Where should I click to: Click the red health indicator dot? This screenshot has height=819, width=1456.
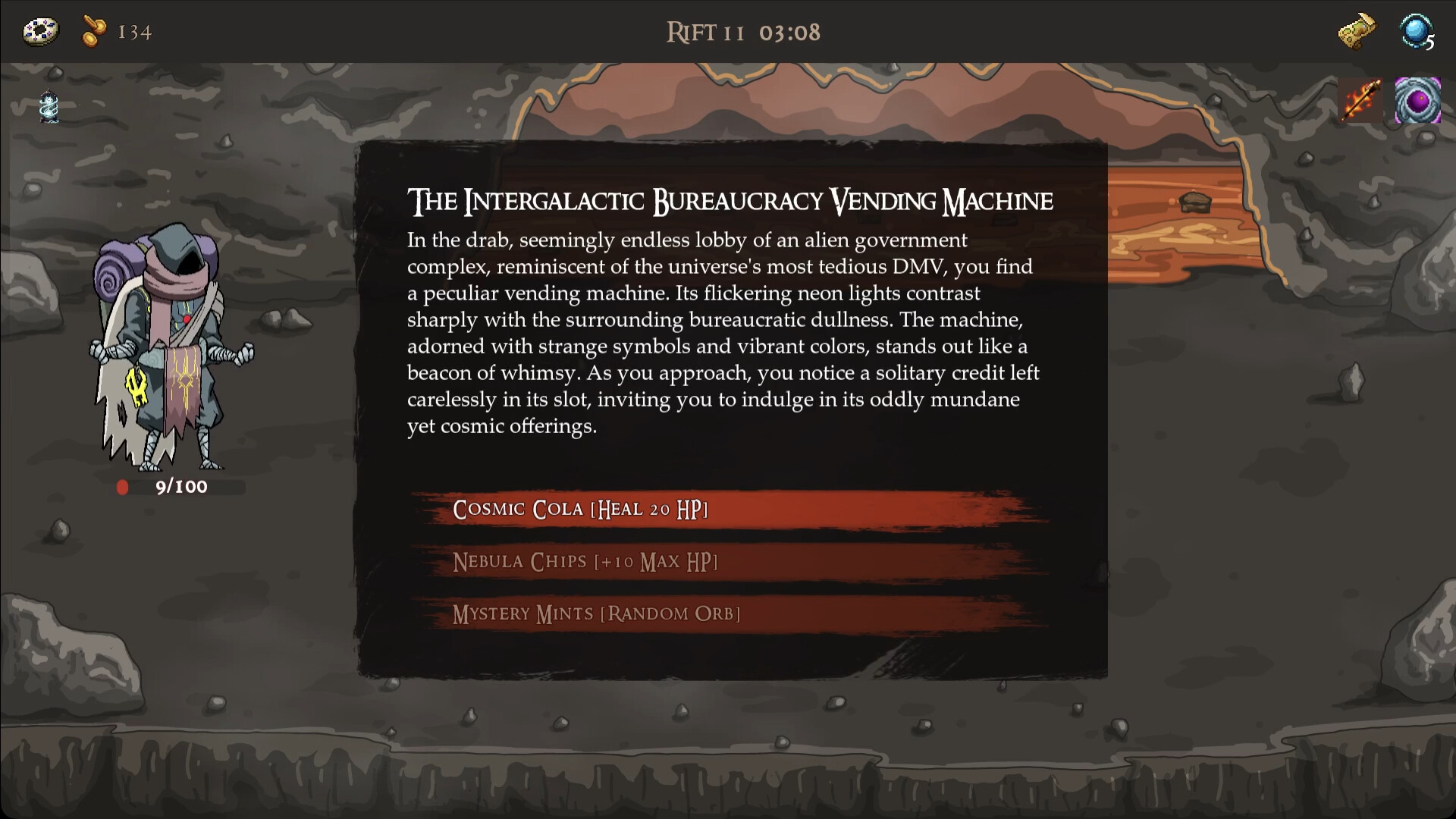[x=124, y=488]
